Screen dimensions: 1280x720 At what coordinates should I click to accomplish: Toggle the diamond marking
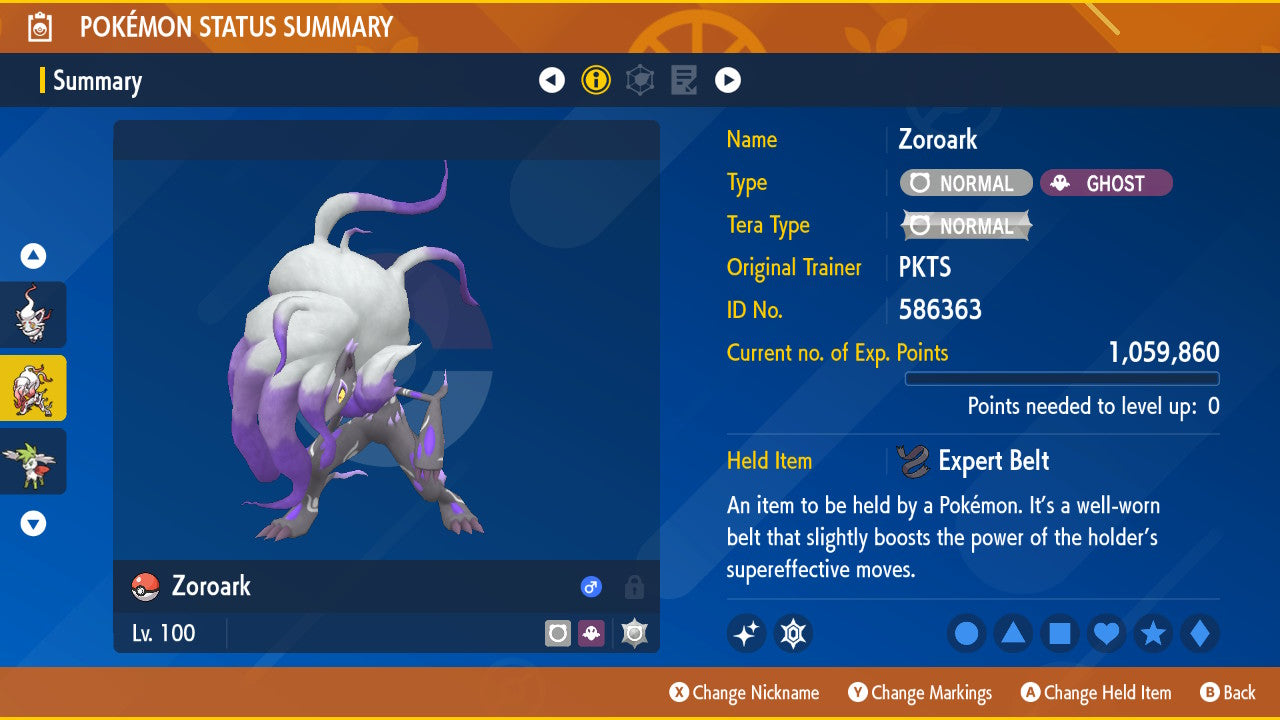(x=1199, y=634)
